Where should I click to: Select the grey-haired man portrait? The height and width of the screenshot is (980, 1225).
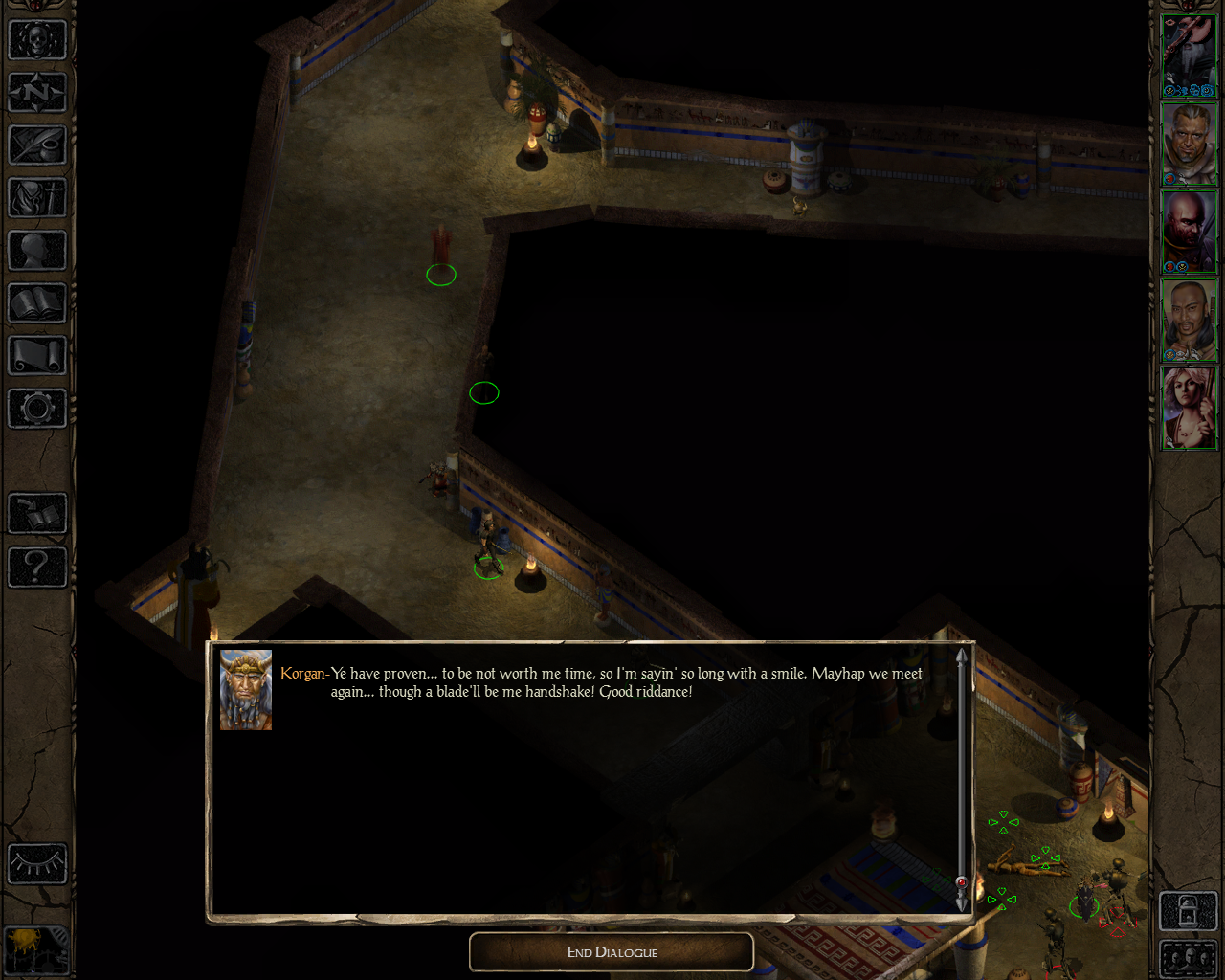1189,144
